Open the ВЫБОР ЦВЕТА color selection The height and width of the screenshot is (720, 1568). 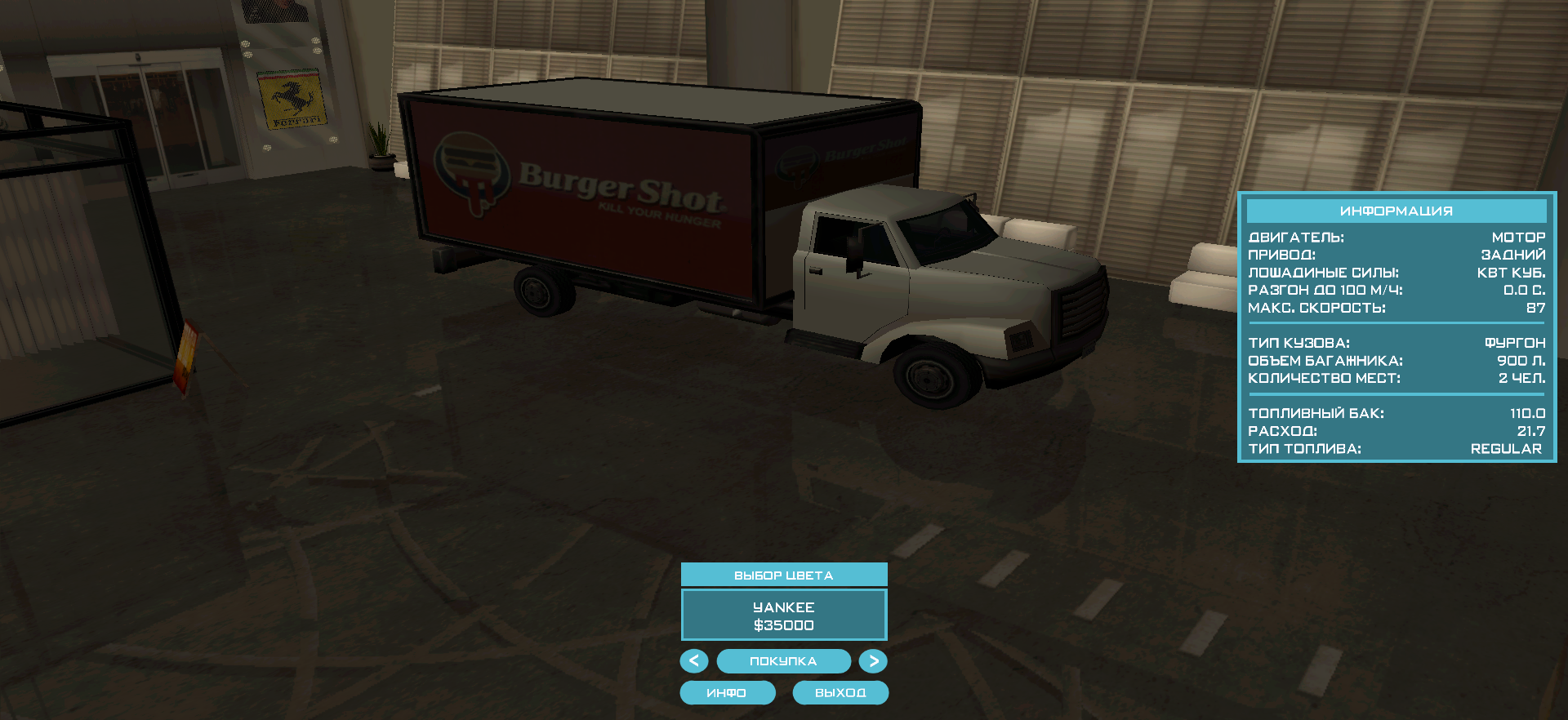click(x=783, y=575)
